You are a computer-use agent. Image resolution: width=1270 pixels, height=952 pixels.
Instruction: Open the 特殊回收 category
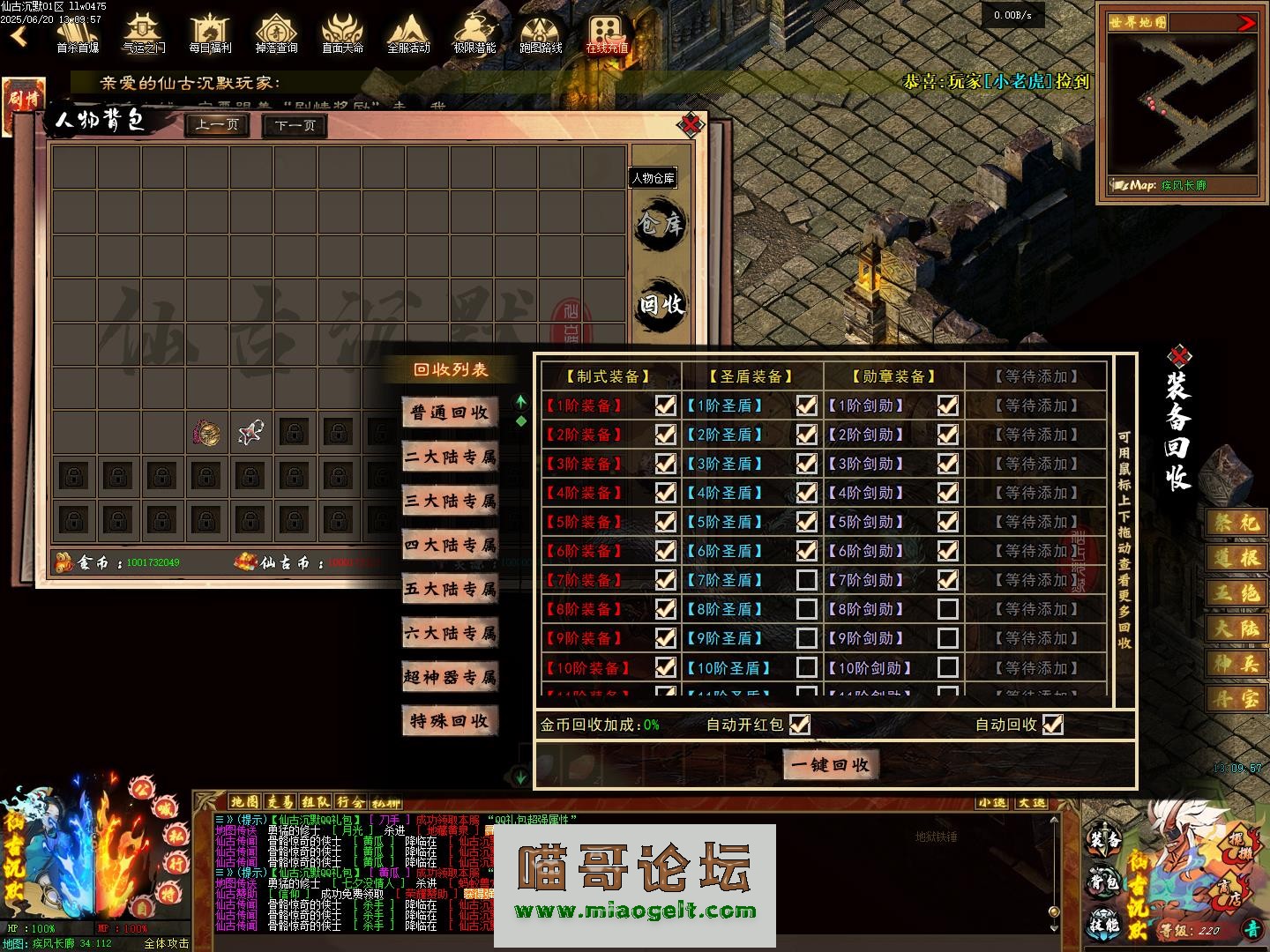click(450, 721)
